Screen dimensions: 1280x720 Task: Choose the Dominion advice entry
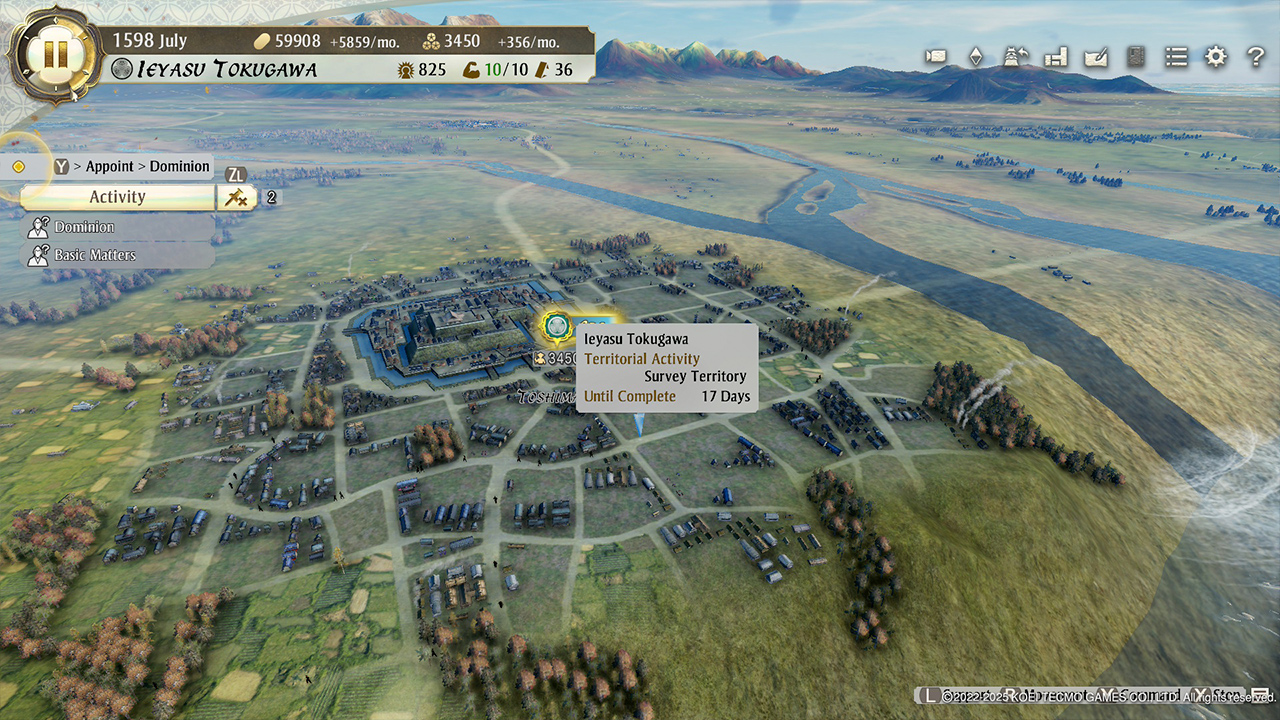click(84, 227)
